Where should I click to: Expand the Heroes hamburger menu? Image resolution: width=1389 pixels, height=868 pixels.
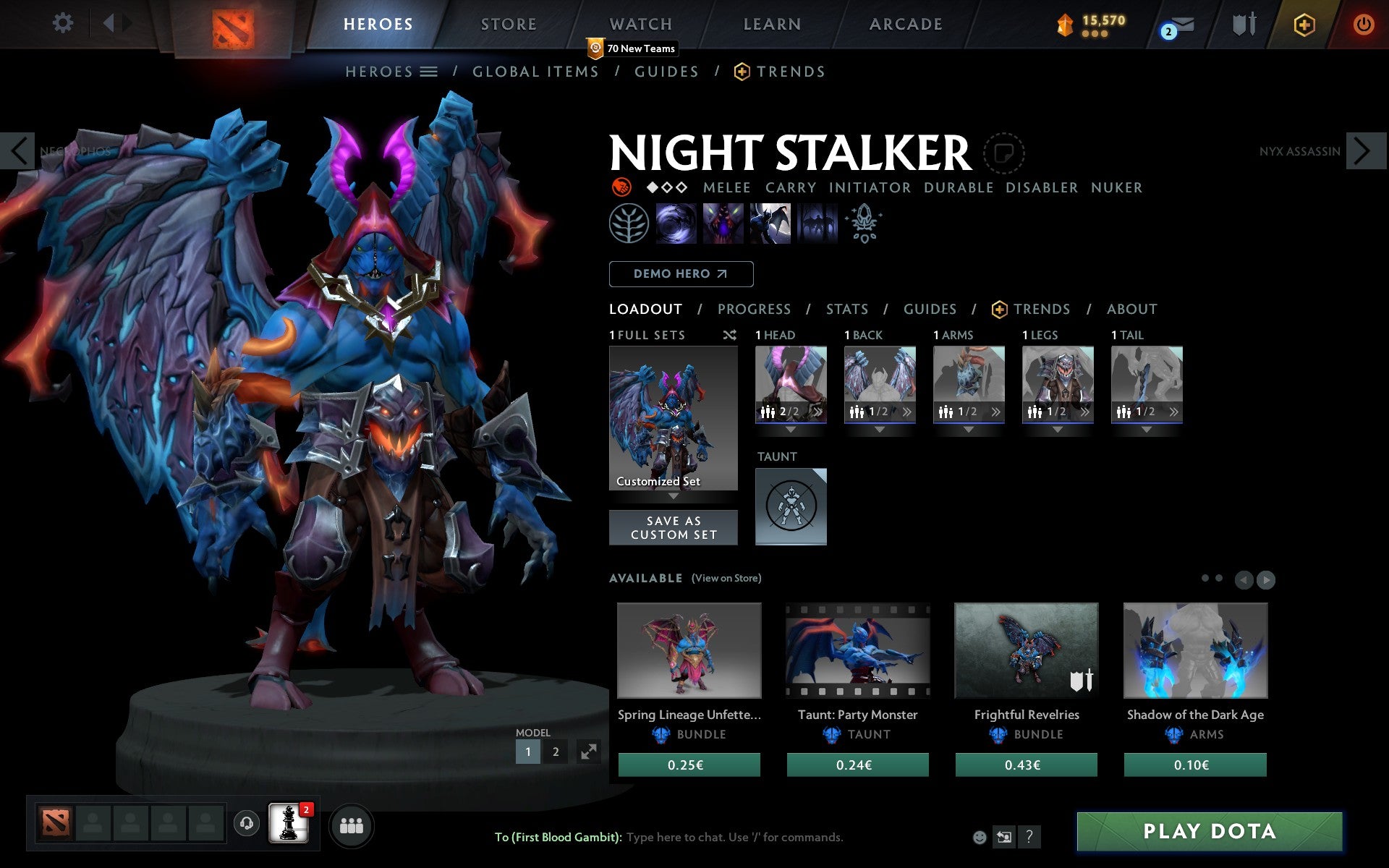430,72
